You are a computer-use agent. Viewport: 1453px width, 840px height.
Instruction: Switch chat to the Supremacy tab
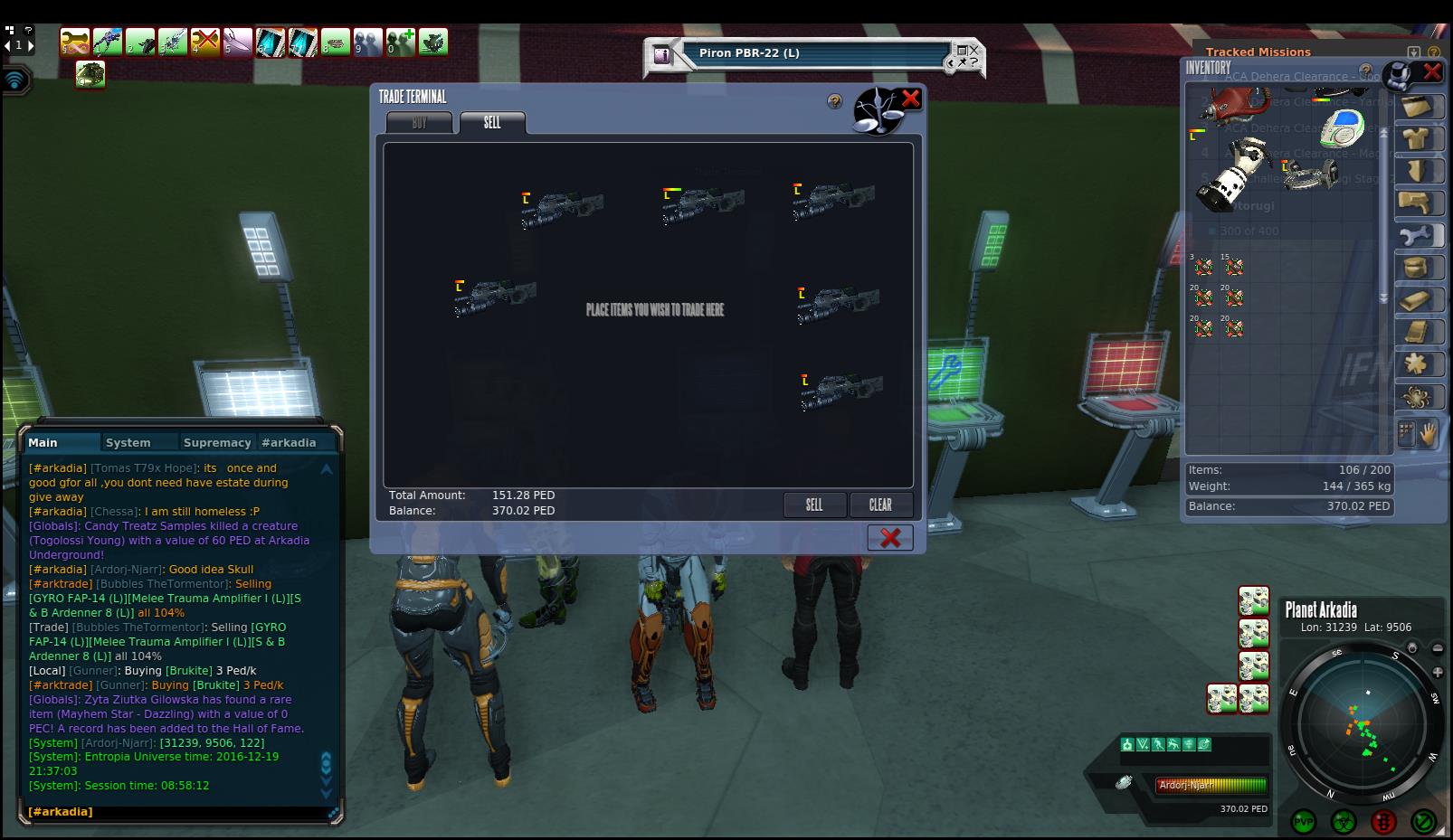[216, 443]
